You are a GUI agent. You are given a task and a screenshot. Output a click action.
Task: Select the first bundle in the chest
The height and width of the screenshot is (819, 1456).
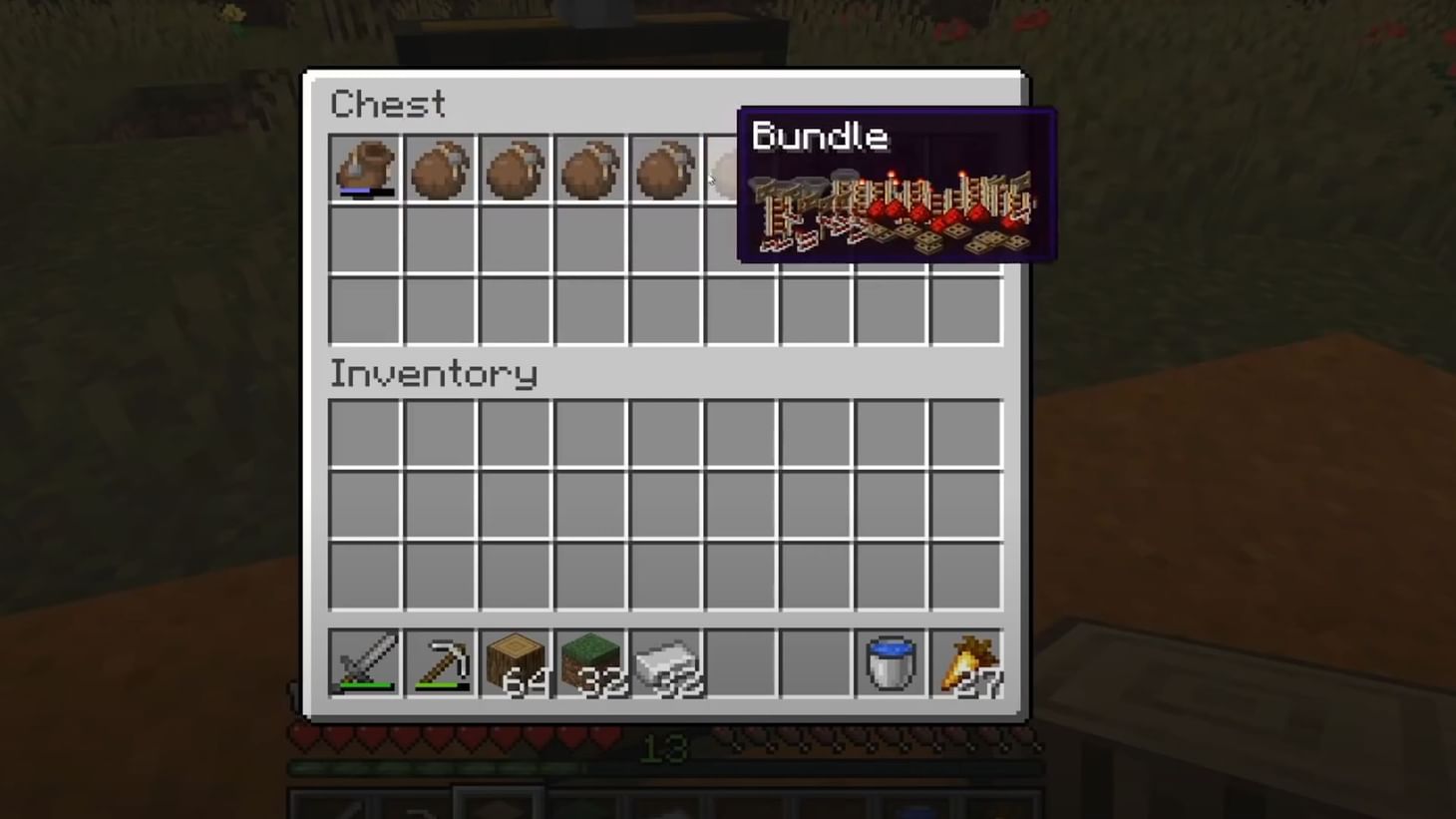point(364,168)
